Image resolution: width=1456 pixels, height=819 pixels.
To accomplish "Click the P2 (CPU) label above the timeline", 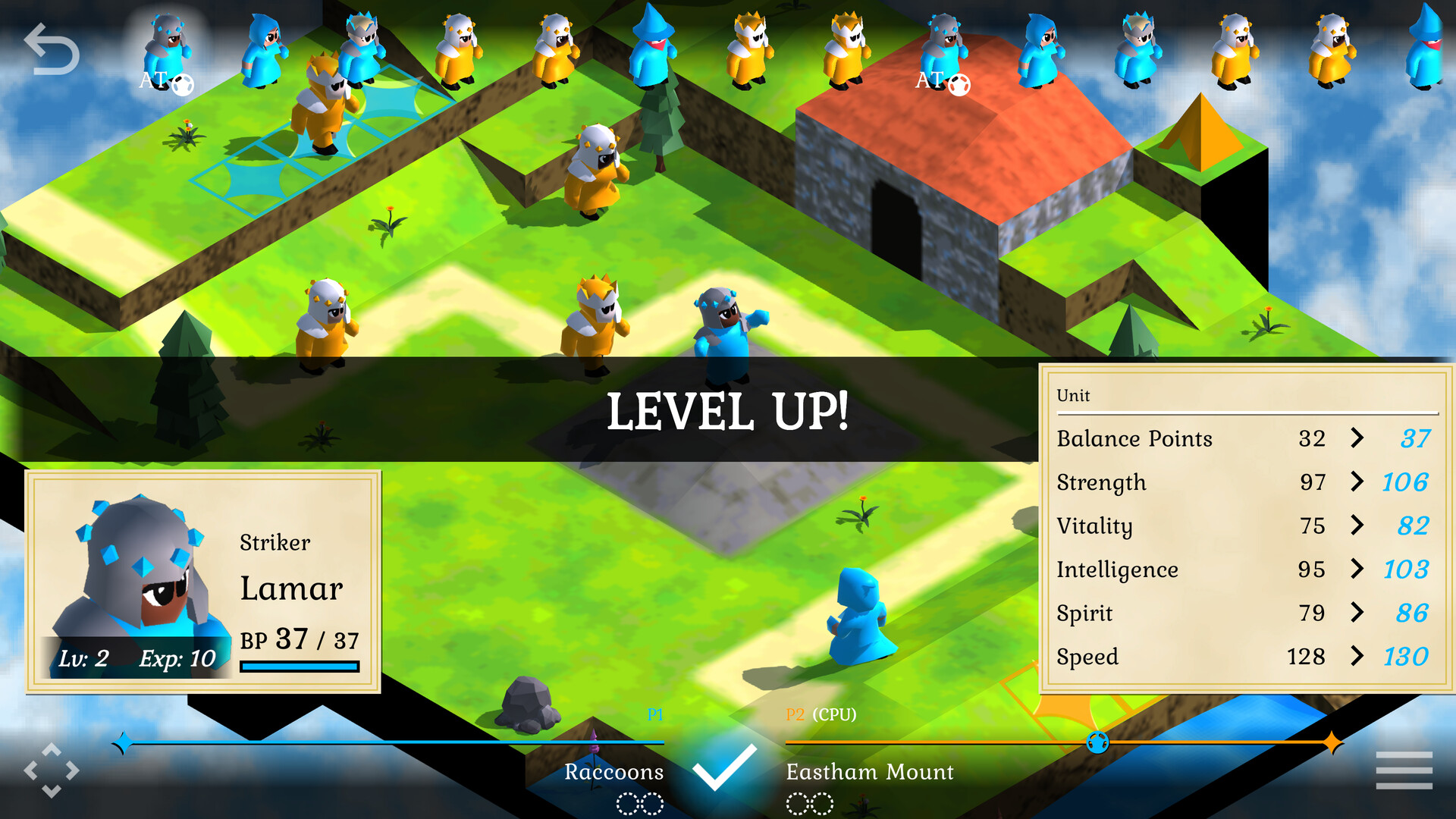I will click(821, 714).
